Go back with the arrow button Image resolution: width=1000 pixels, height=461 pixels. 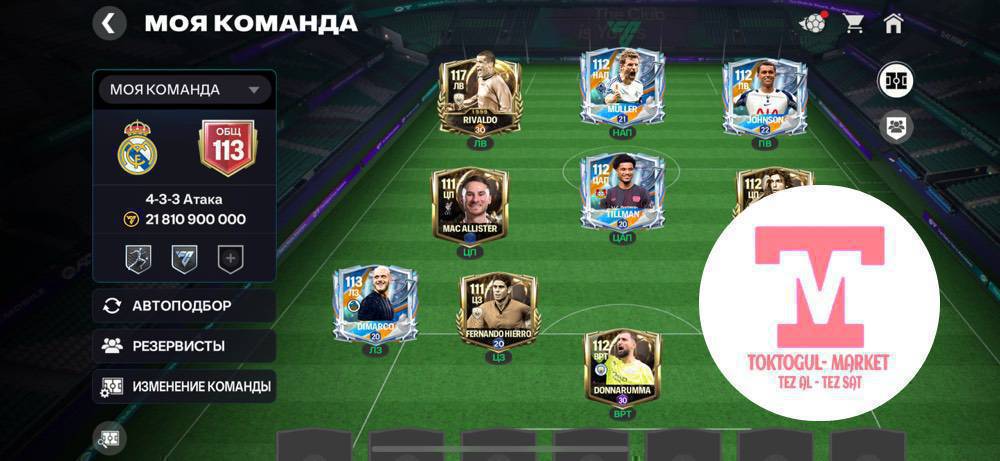109,23
